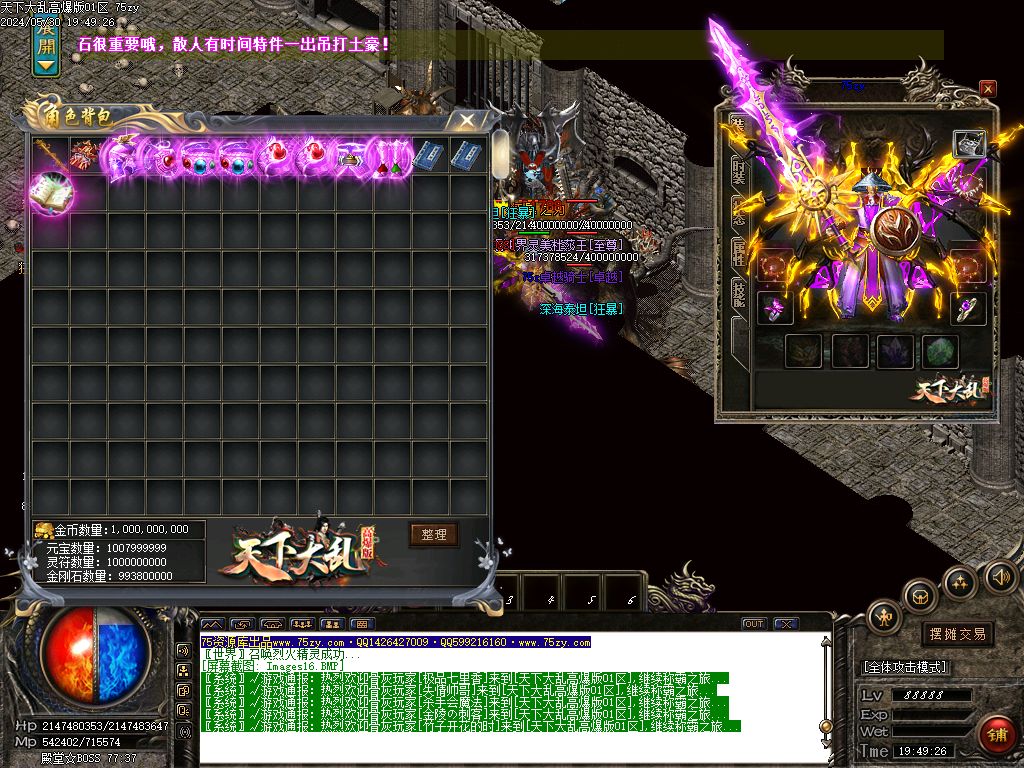Switch to the 时装 costume tab
The height and width of the screenshot is (768, 1024).
point(738,172)
